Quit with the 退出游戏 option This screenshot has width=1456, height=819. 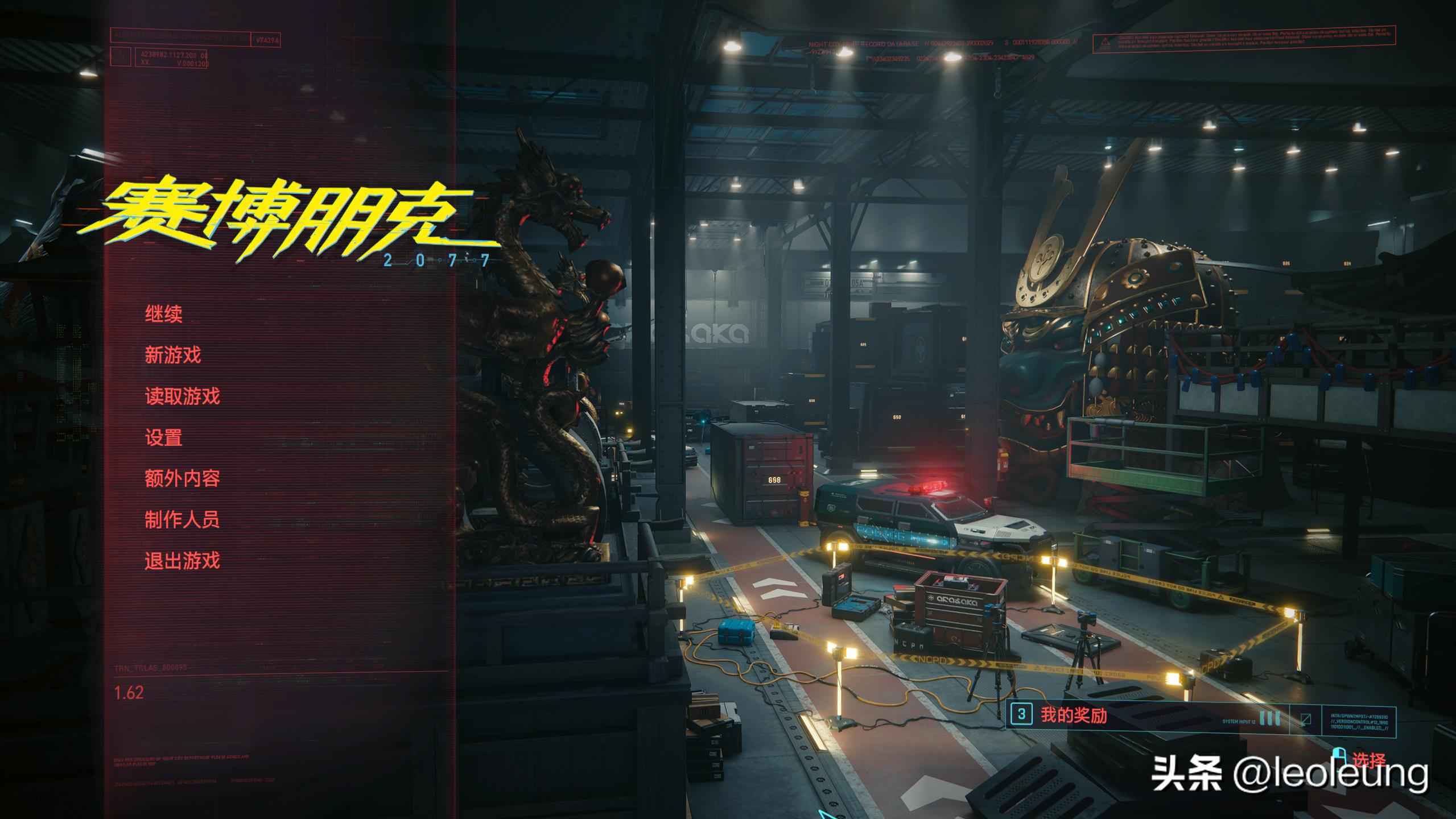[182, 561]
